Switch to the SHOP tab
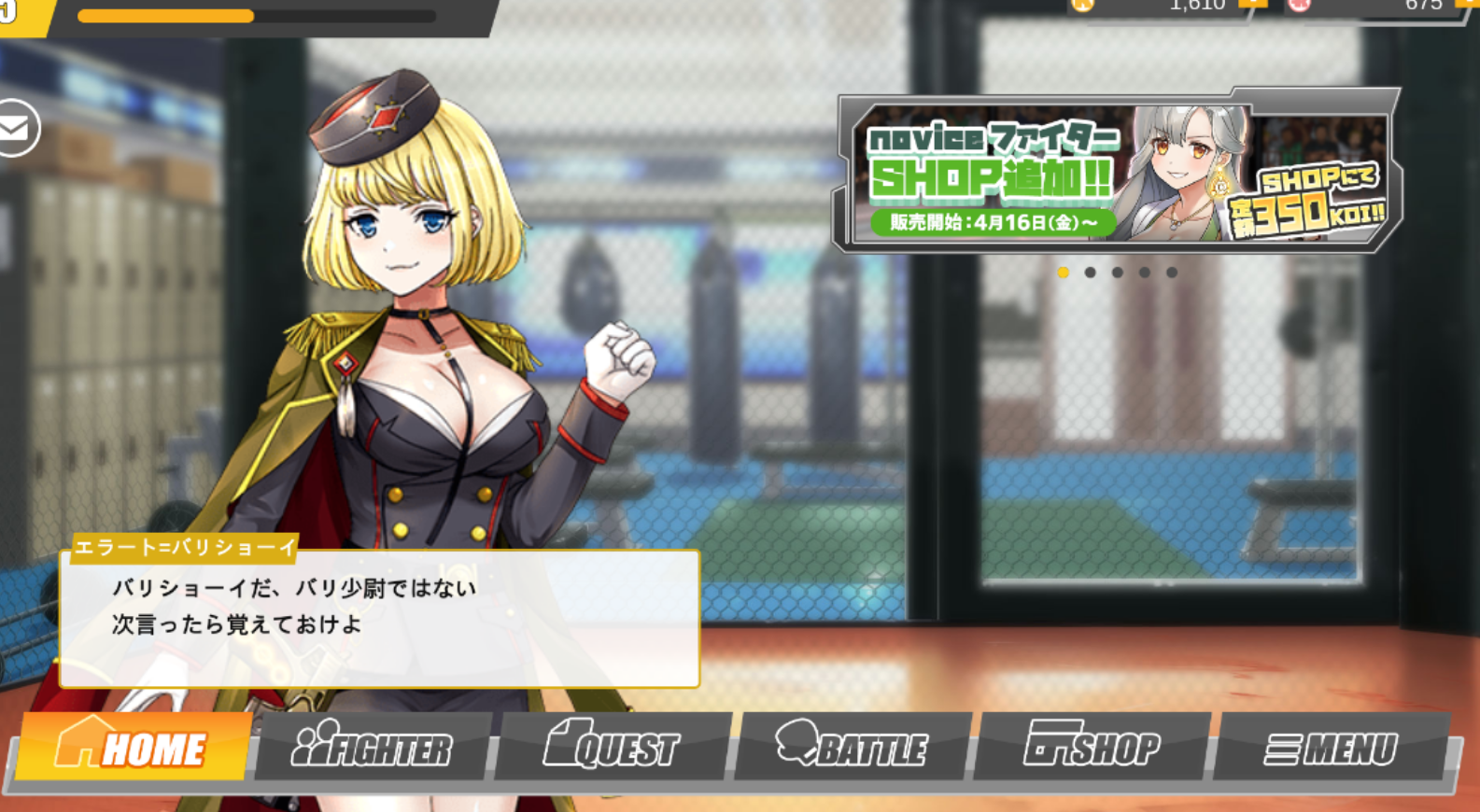The height and width of the screenshot is (812, 1480). pos(1092,745)
